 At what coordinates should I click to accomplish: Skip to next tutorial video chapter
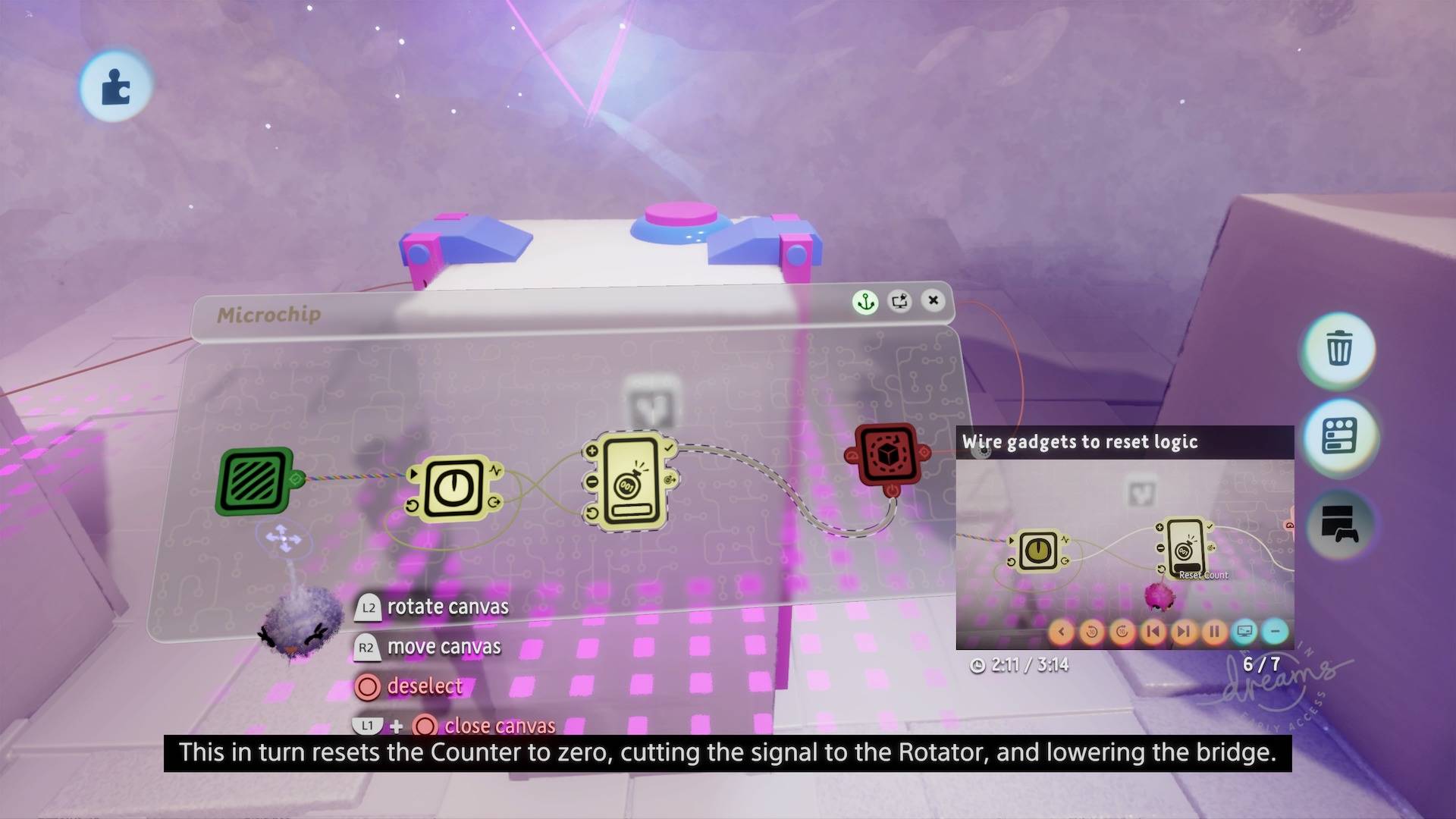tap(1183, 631)
